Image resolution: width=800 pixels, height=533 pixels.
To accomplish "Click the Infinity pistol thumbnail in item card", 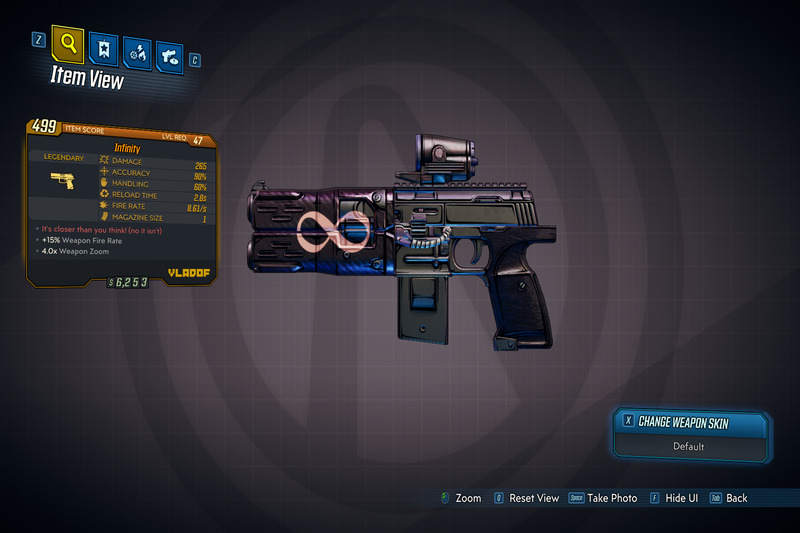I will [x=62, y=181].
